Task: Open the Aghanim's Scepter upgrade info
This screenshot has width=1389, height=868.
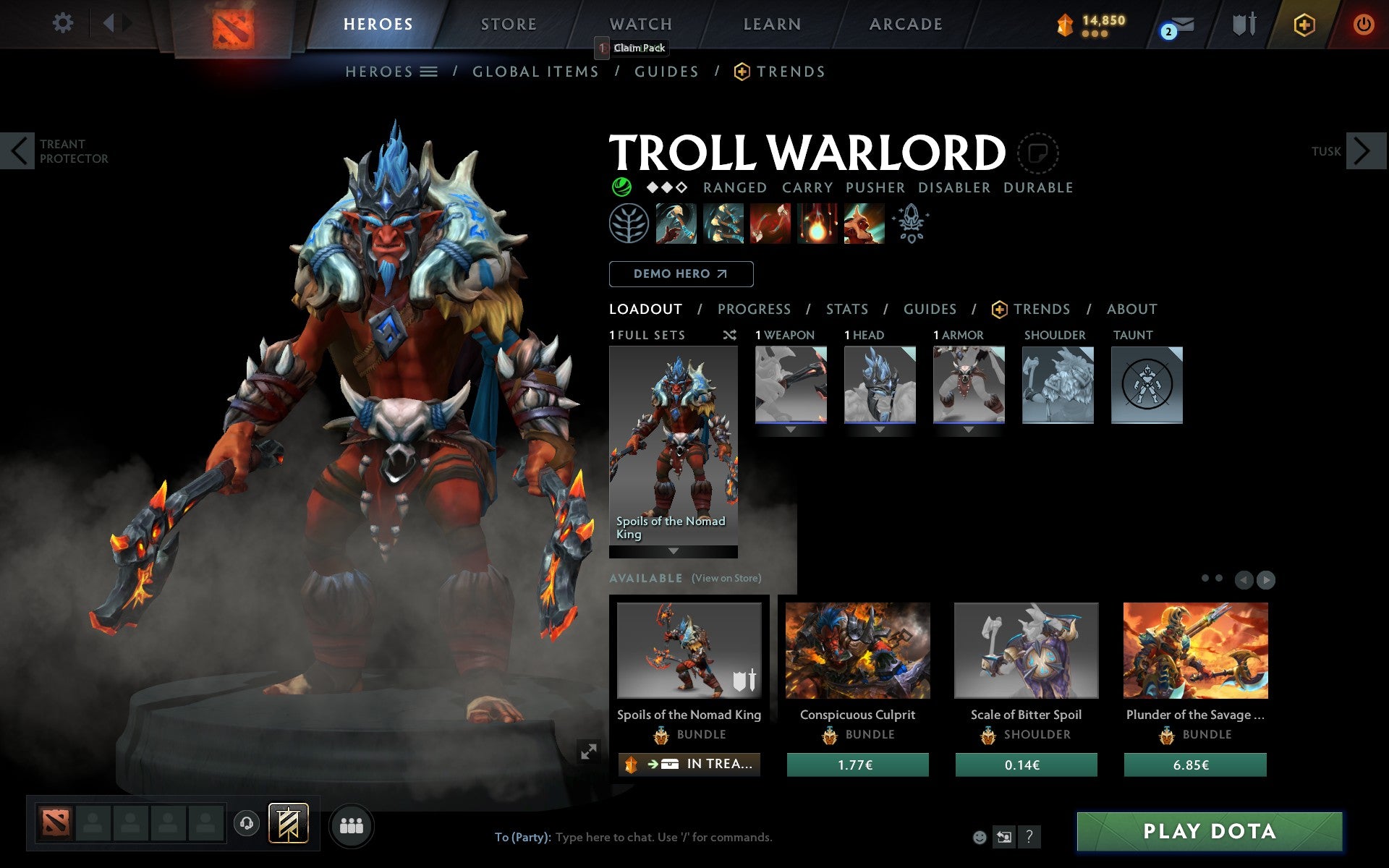Action: tap(912, 223)
